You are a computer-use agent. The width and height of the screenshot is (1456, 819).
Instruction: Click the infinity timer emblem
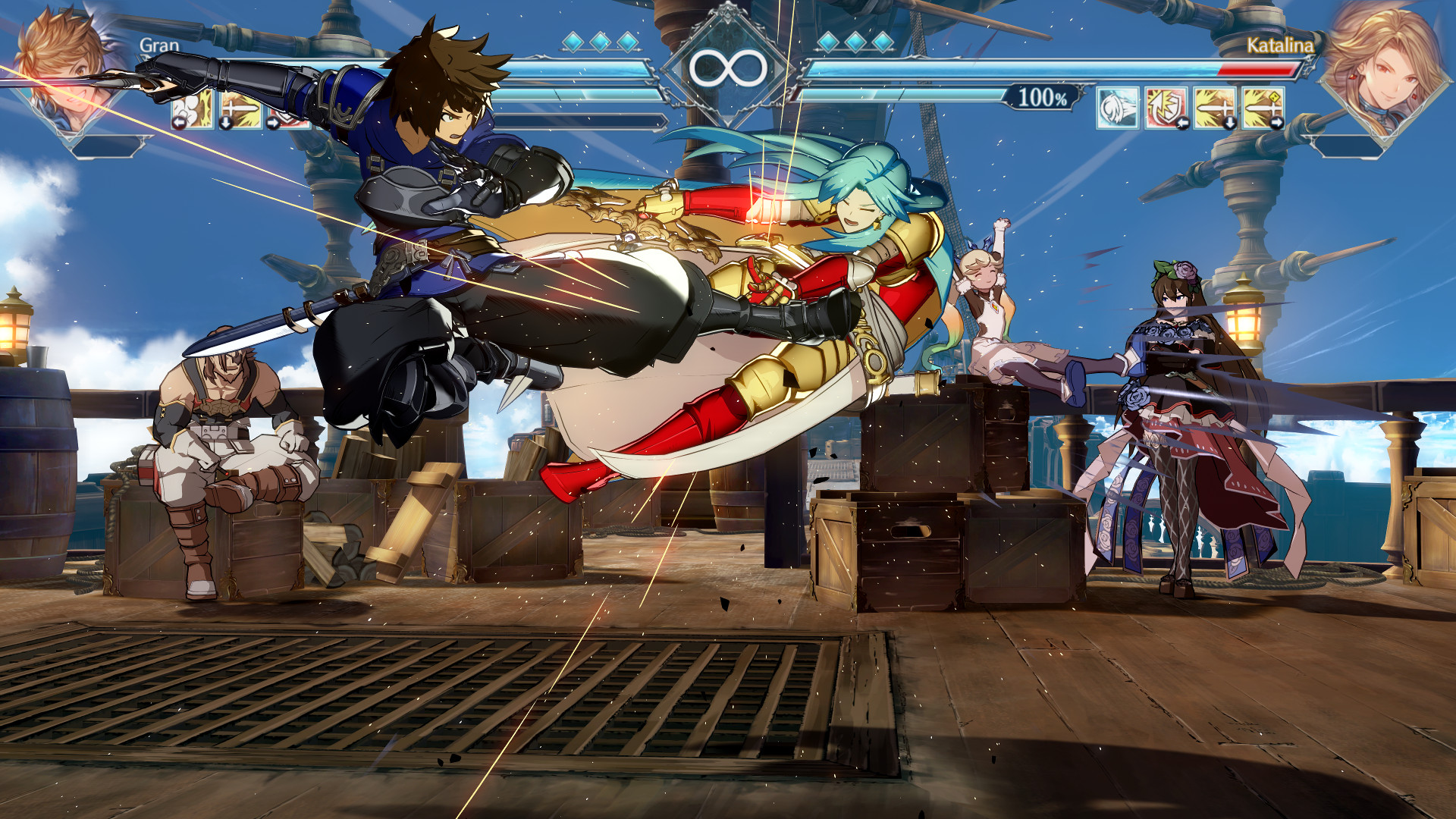(728, 67)
